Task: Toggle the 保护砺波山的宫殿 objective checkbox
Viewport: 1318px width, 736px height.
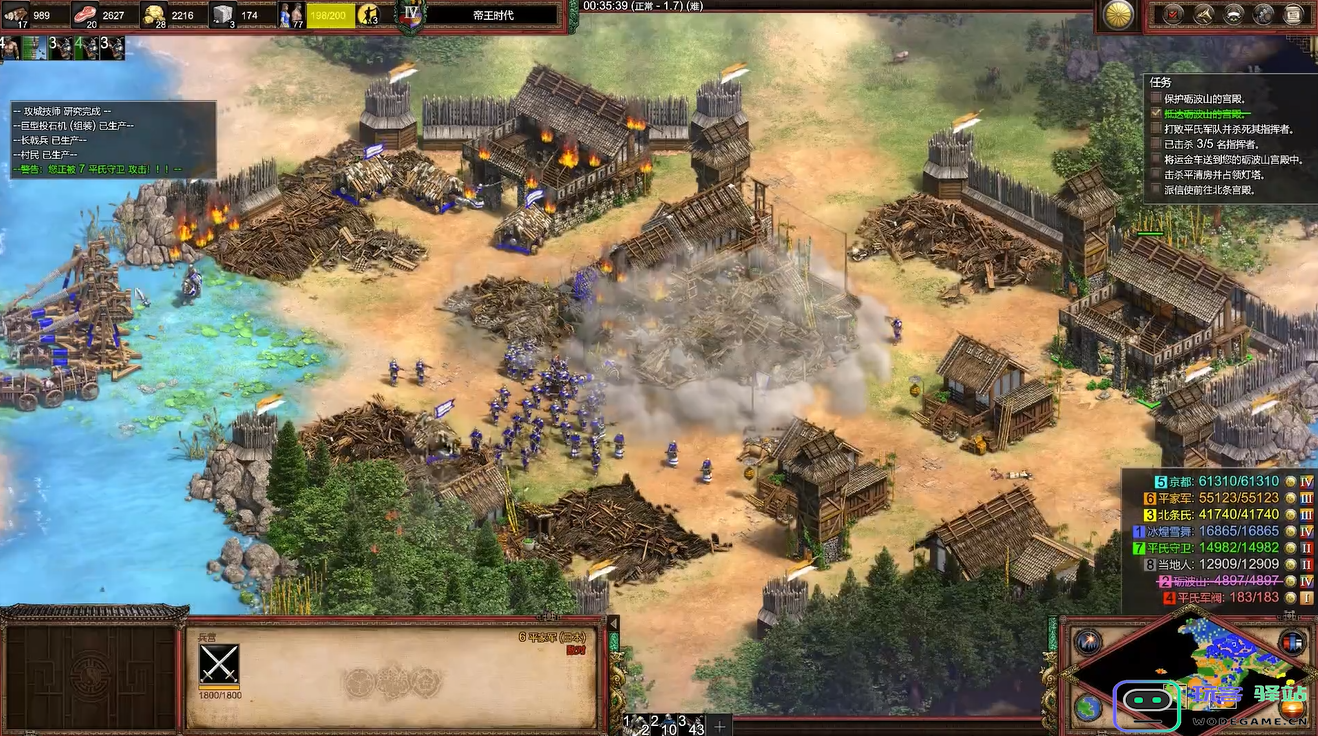Action: point(1157,99)
